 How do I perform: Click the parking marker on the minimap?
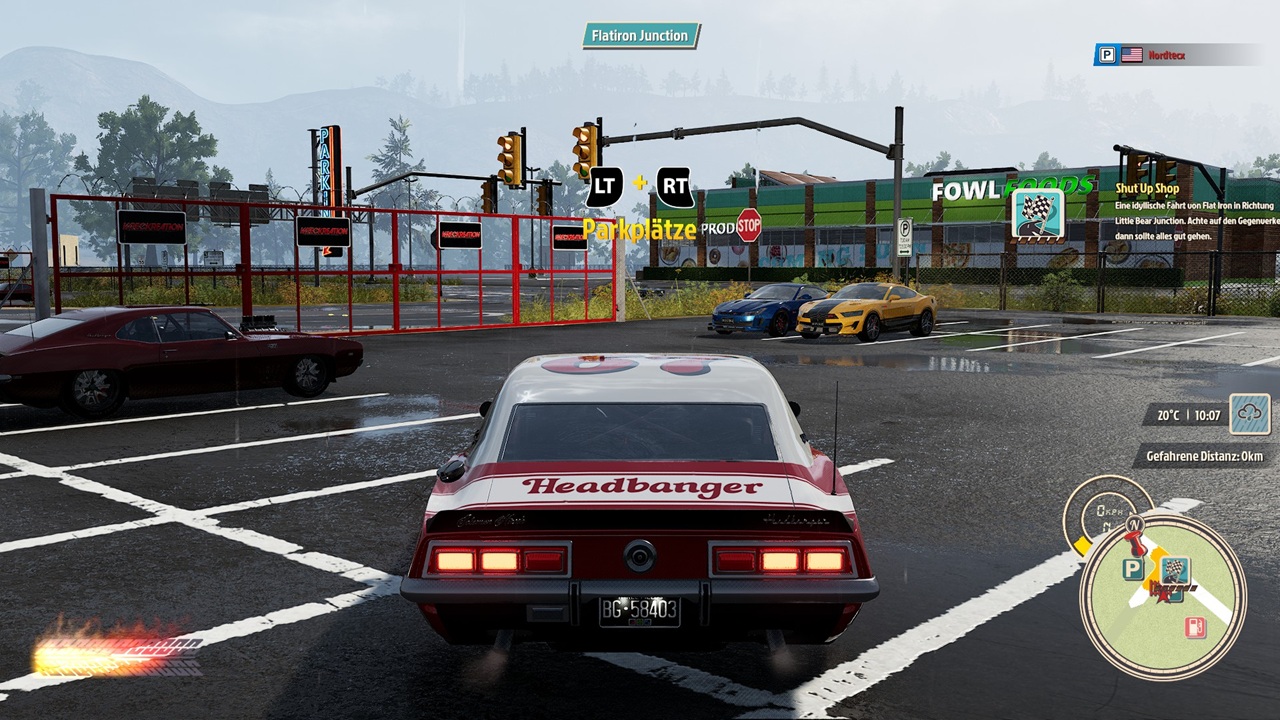[x=1132, y=569]
